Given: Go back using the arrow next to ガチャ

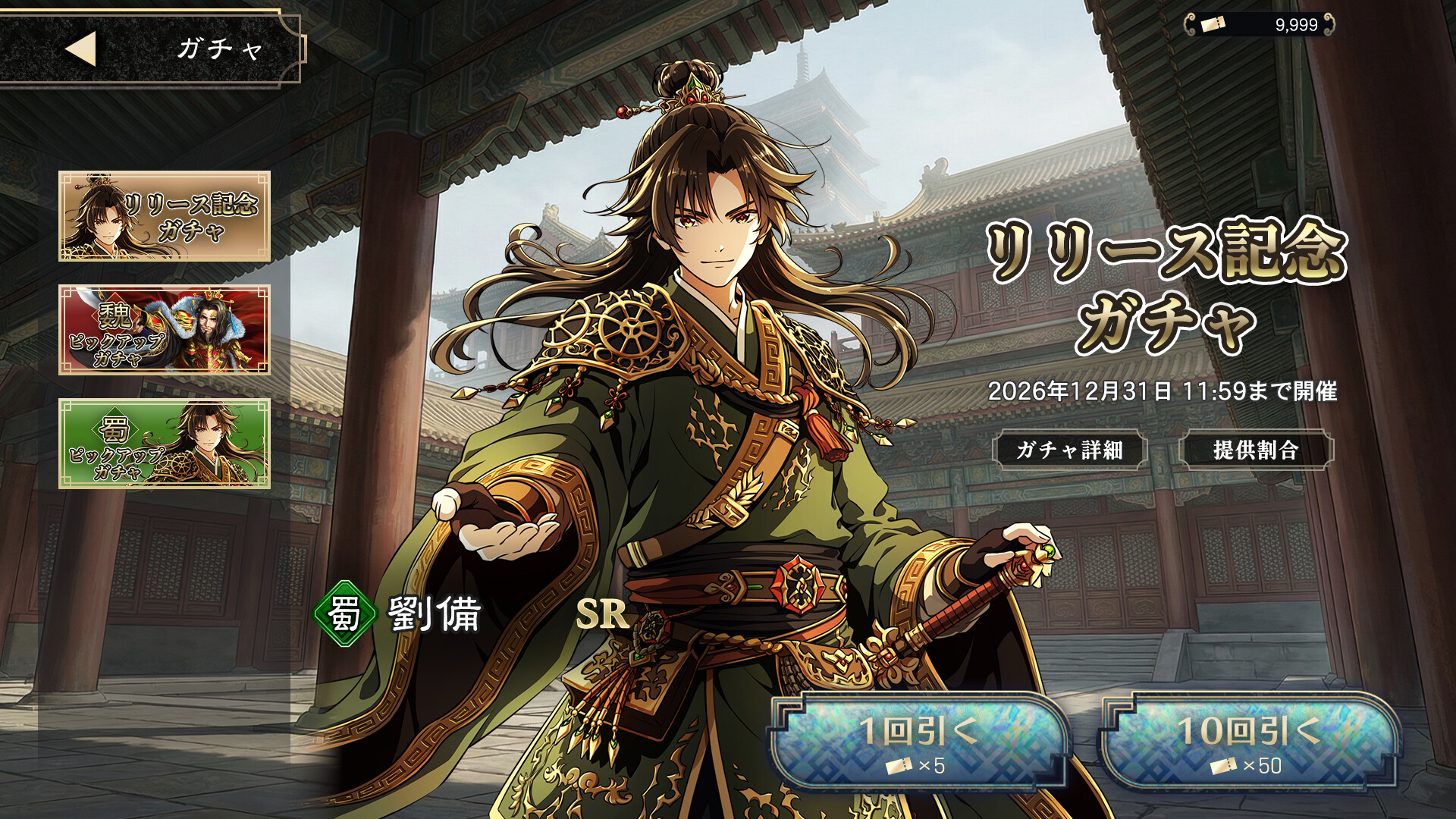Looking at the screenshot, I should [x=81, y=49].
